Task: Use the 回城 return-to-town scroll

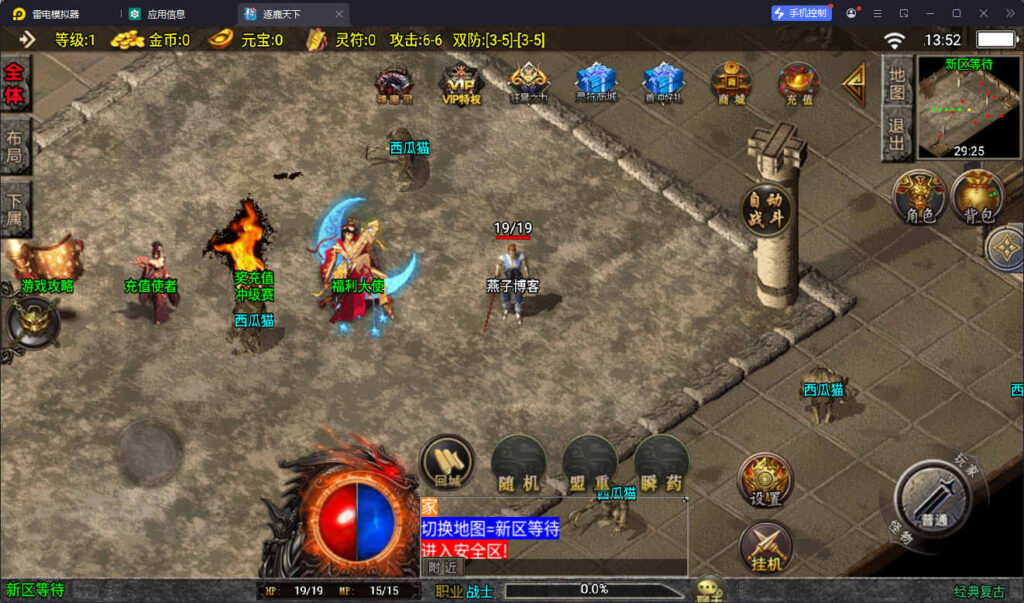Action: pyautogui.click(x=446, y=464)
